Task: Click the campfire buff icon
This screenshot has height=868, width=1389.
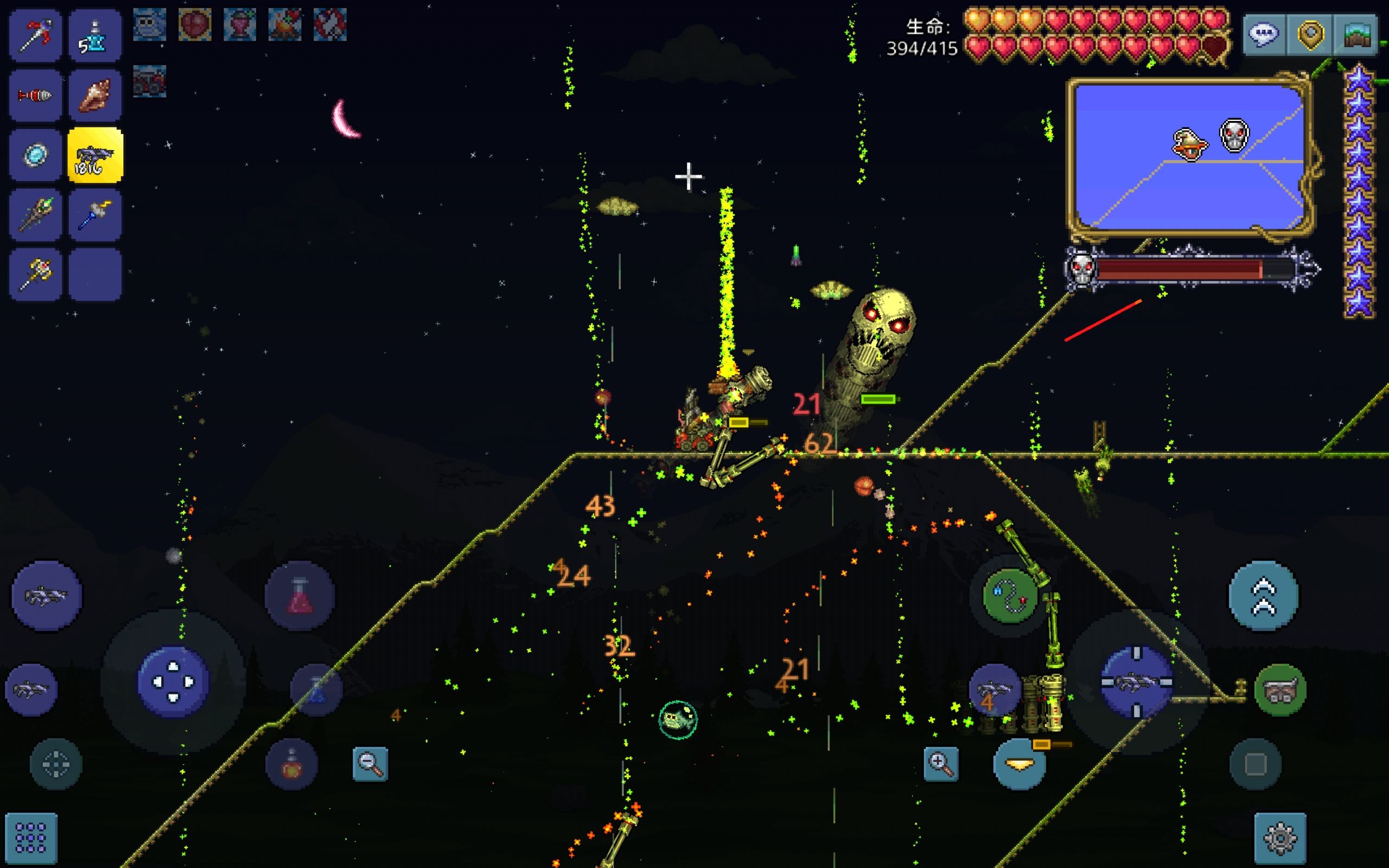Action: pyautogui.click(x=285, y=25)
